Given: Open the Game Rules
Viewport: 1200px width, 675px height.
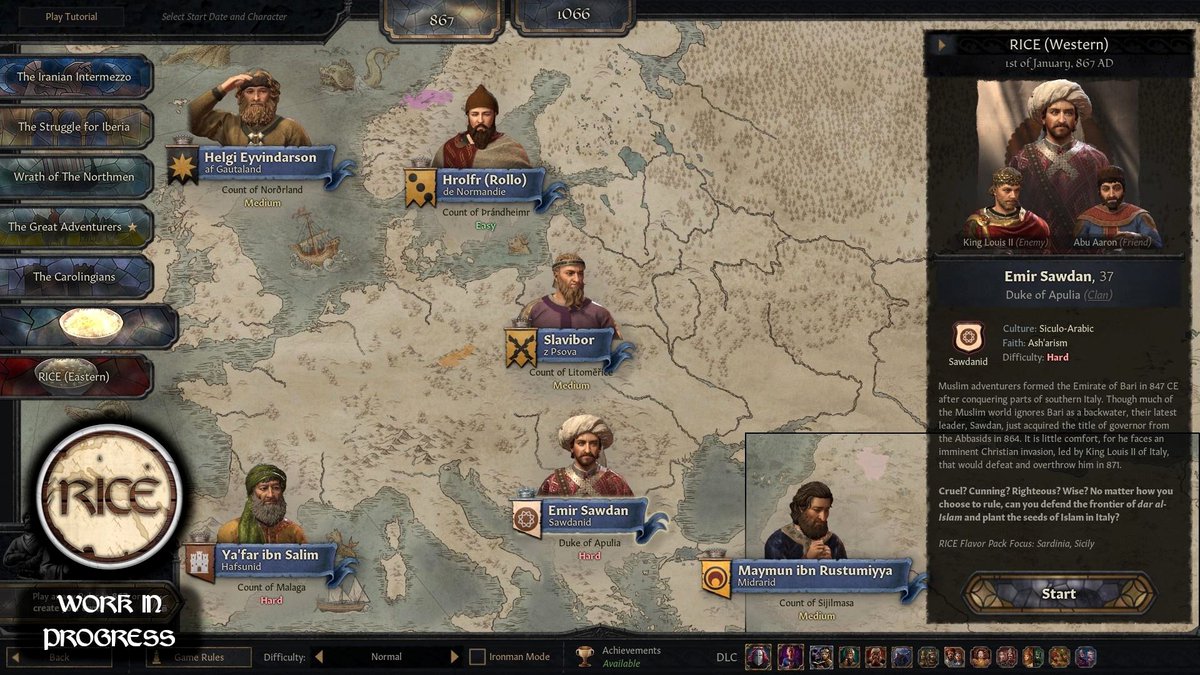Looking at the screenshot, I should (198, 657).
